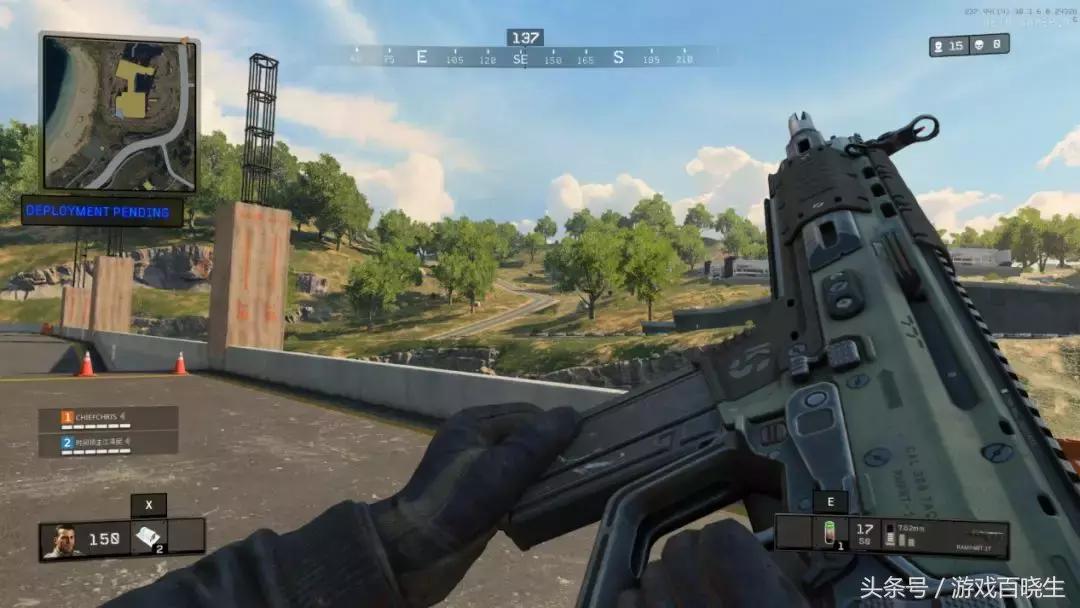Click the character portrait
The width and height of the screenshot is (1080, 608).
[x=64, y=540]
